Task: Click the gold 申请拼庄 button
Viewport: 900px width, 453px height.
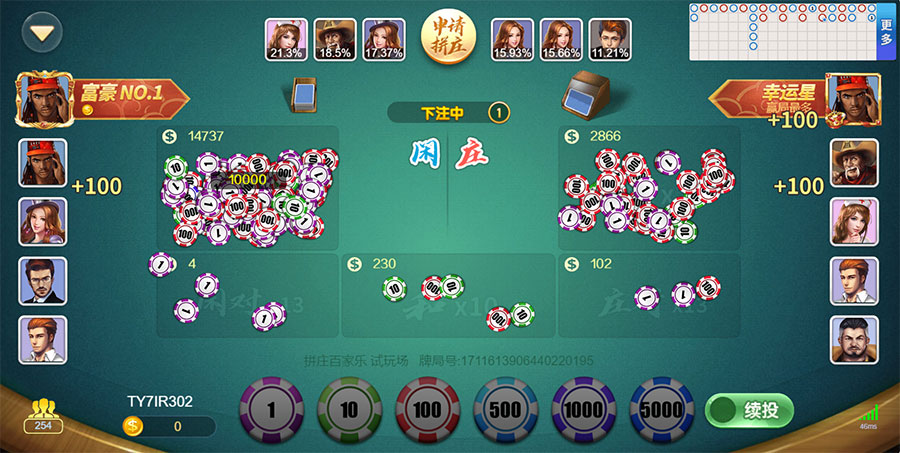Action: point(448,39)
